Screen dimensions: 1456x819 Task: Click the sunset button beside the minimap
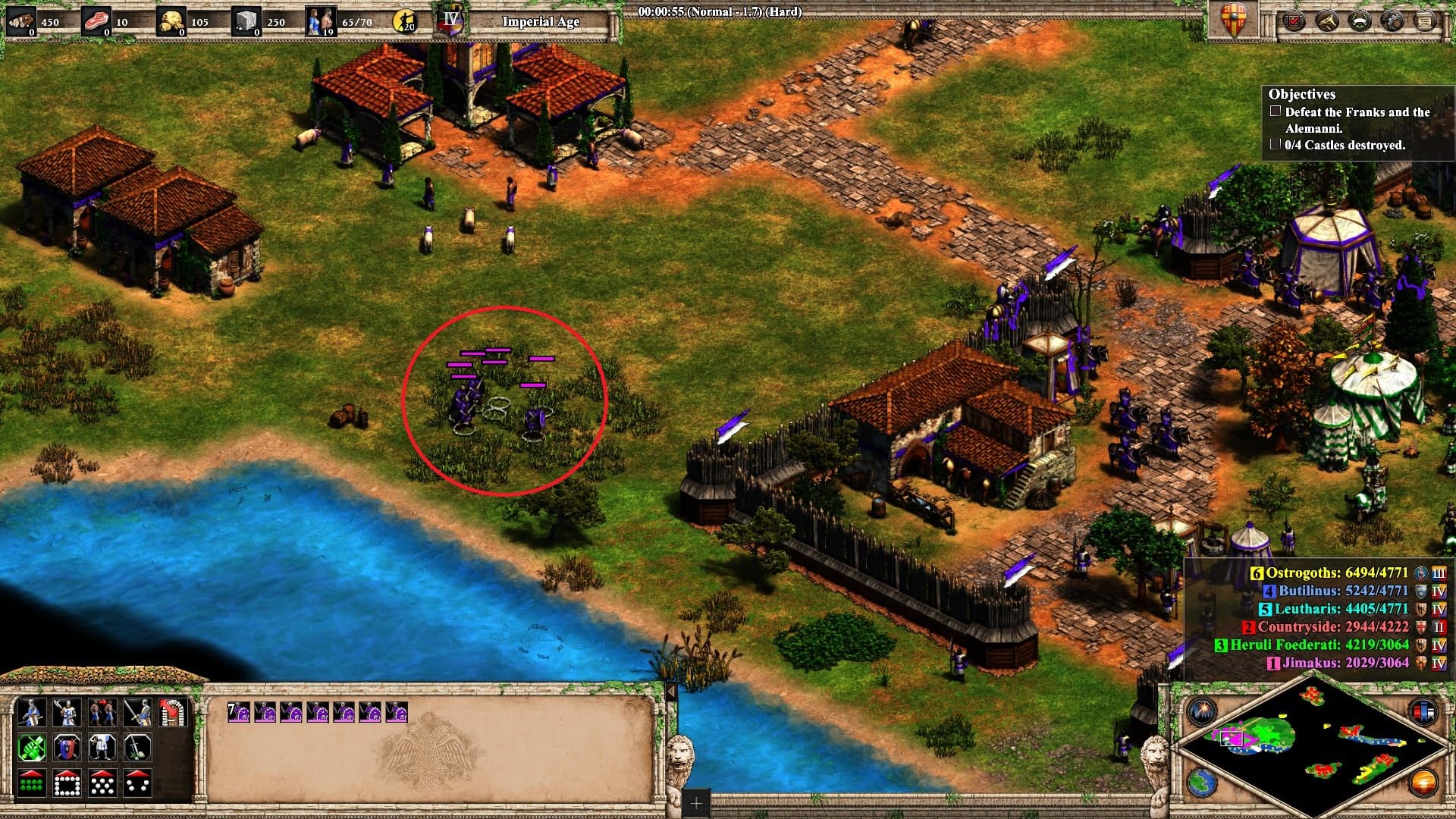click(x=1423, y=781)
